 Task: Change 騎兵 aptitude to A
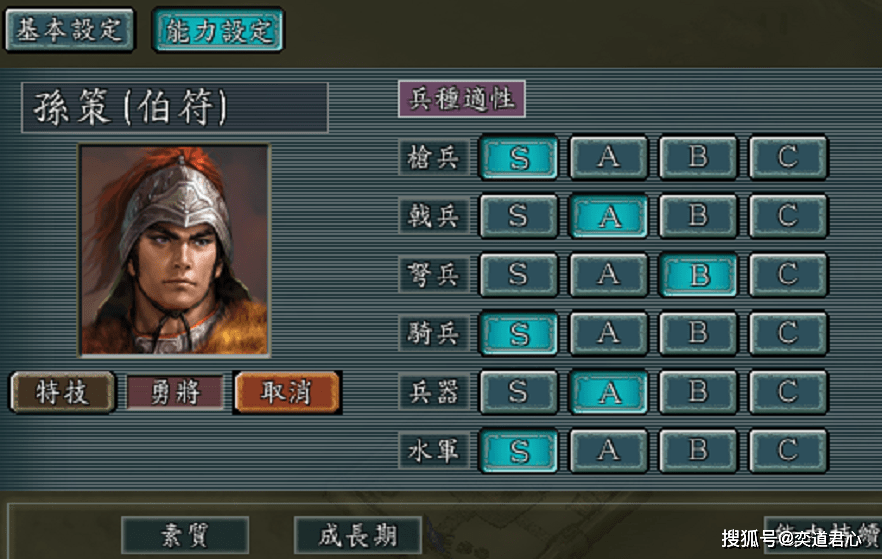click(x=608, y=333)
